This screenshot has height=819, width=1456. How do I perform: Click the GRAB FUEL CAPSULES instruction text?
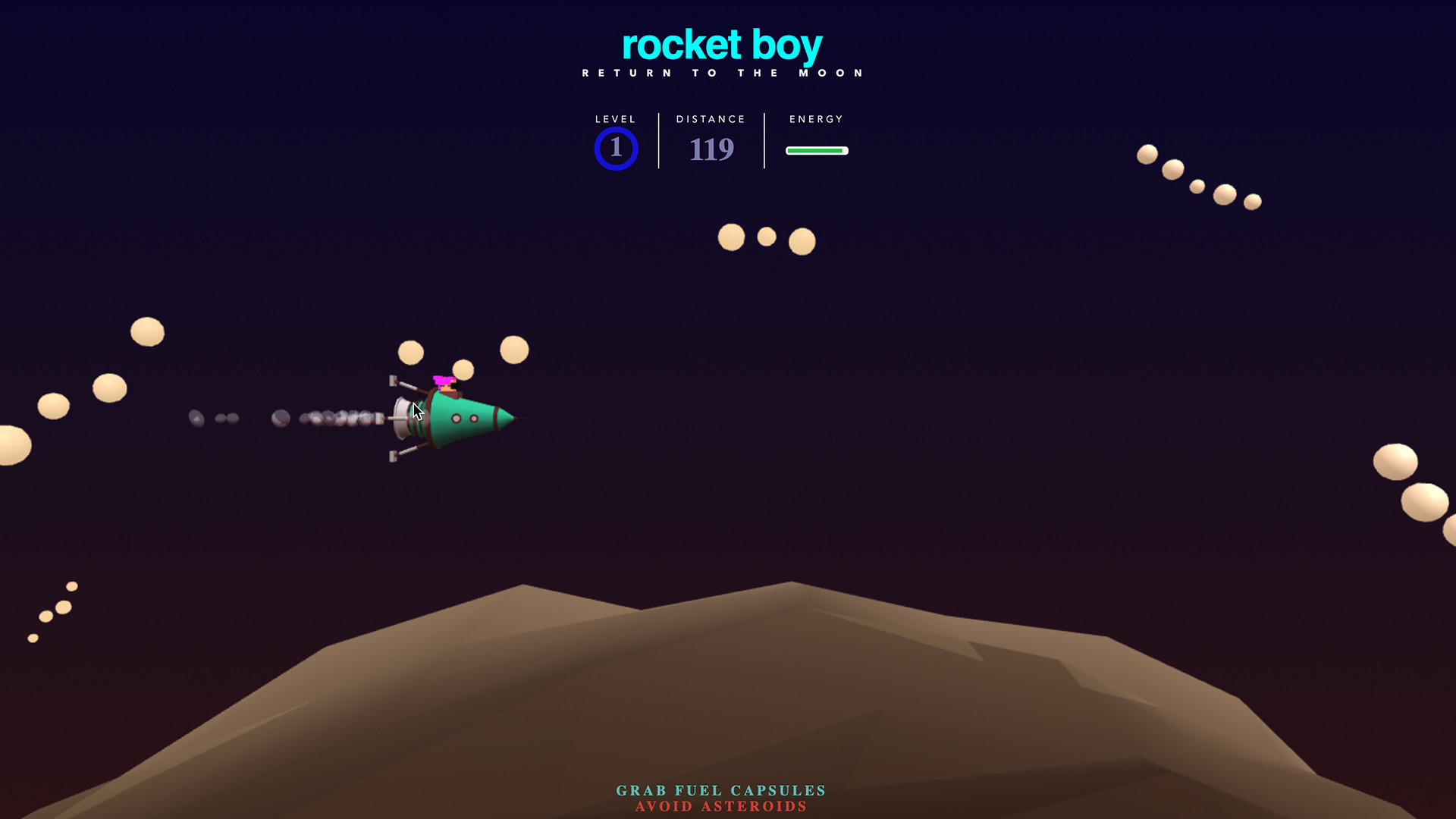(x=720, y=790)
